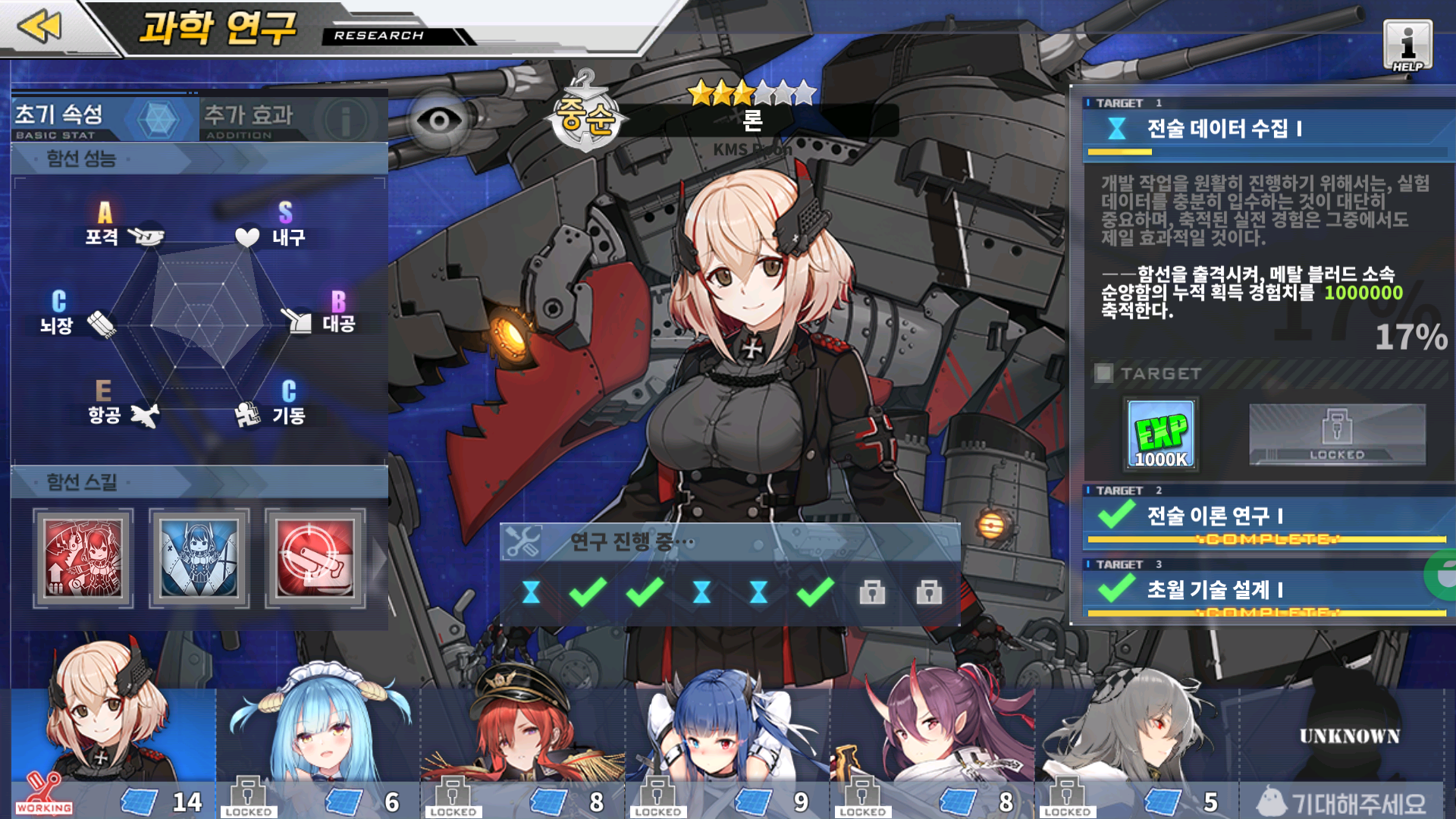Open the HELP info panel

(1407, 45)
